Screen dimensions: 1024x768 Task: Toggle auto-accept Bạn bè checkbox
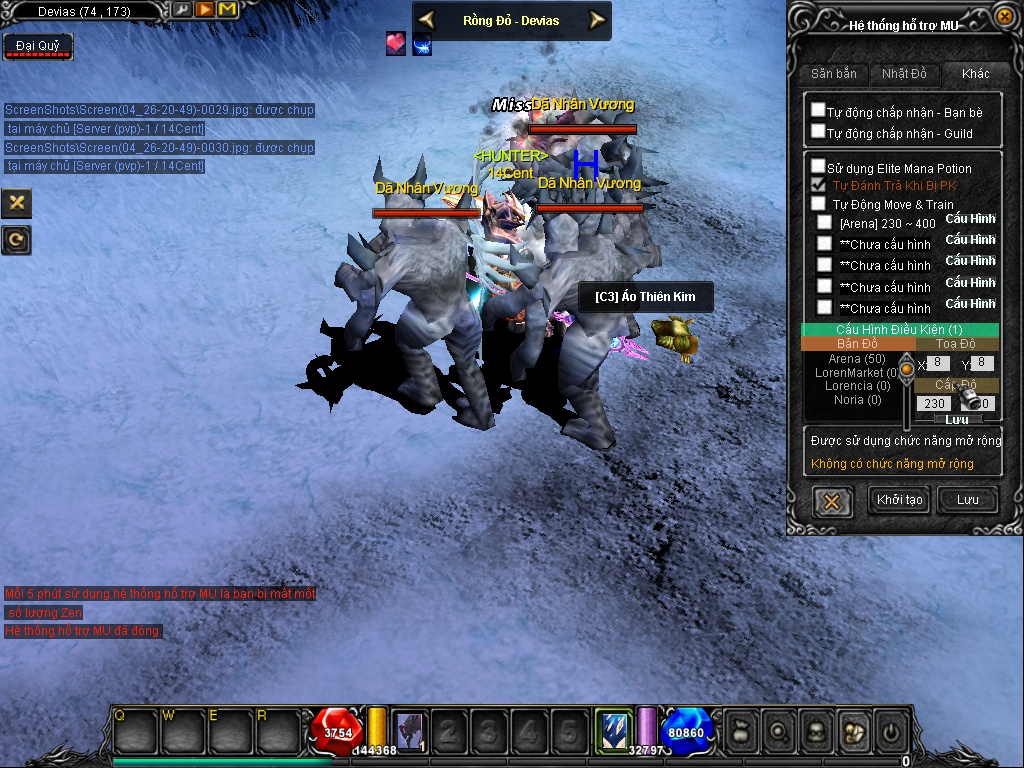818,111
